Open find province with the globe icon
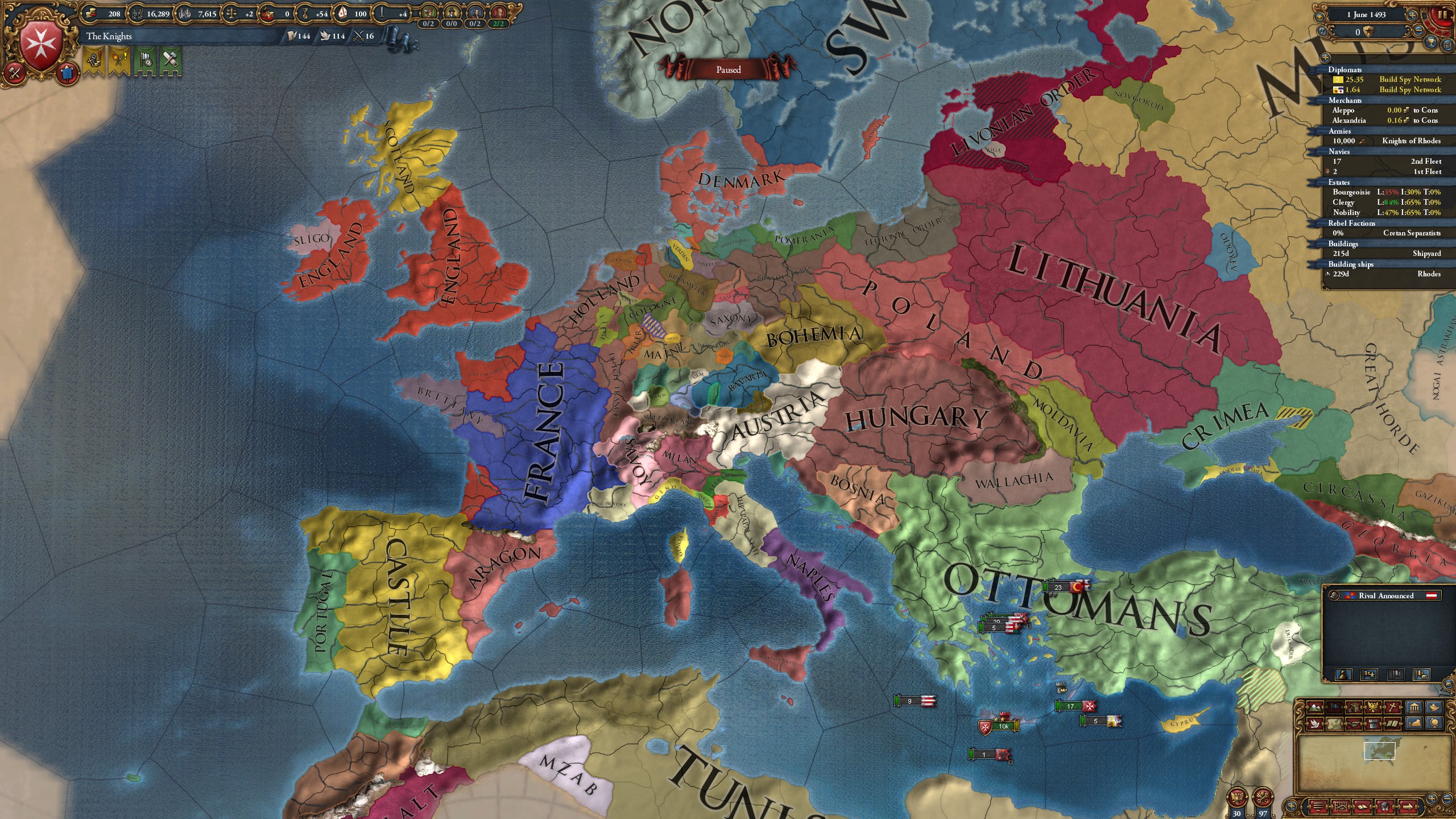This screenshot has height=819, width=1456. [1435, 724]
